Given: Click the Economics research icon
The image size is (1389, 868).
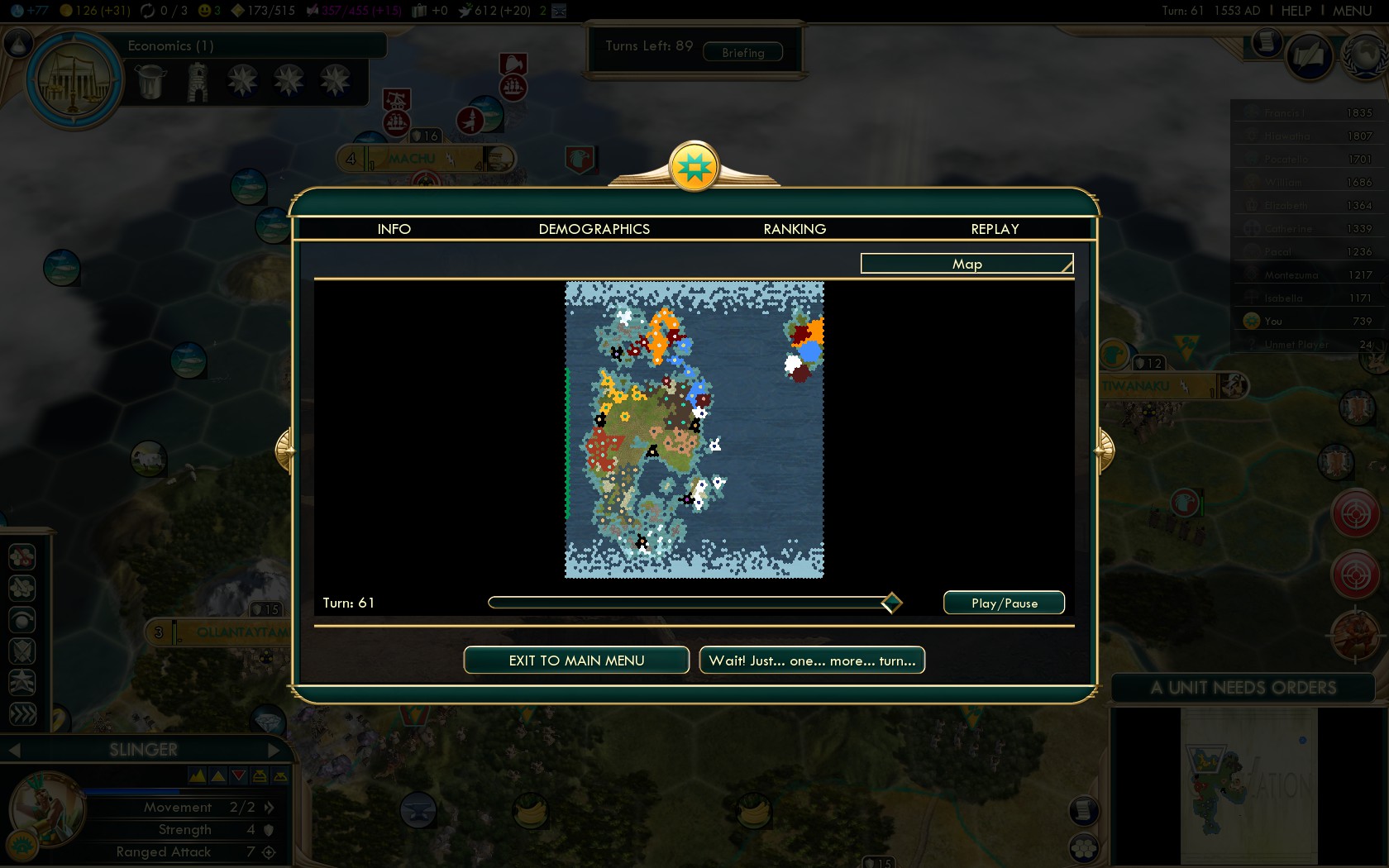Looking at the screenshot, I should pyautogui.click(x=74, y=81).
